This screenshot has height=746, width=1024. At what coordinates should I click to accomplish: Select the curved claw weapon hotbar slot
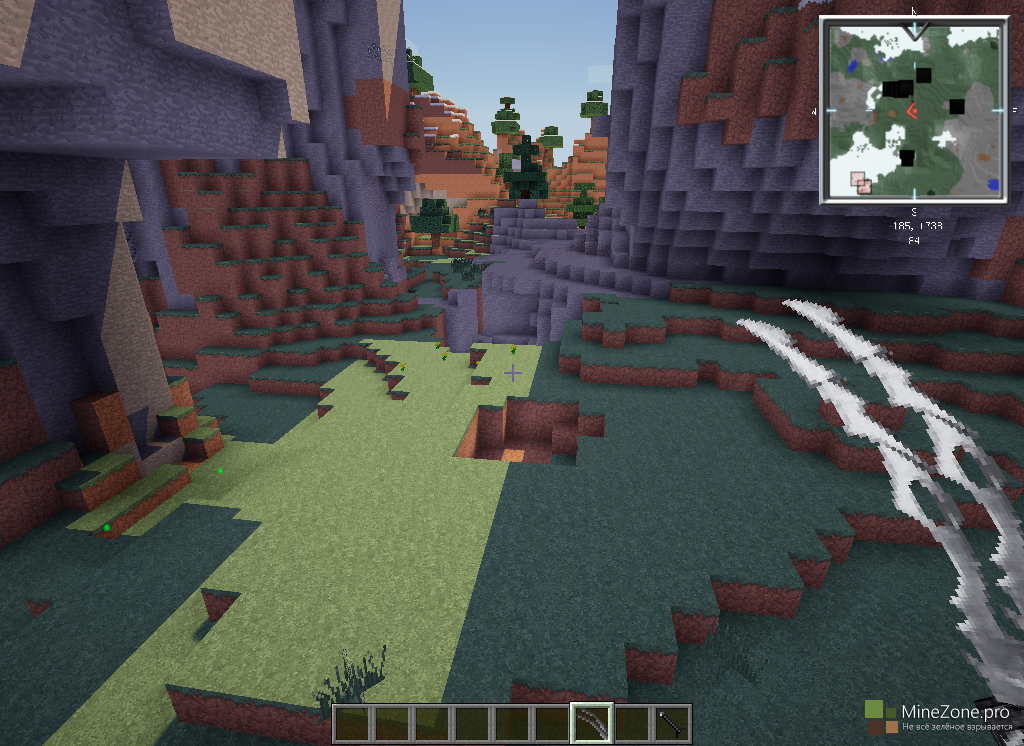pos(591,723)
